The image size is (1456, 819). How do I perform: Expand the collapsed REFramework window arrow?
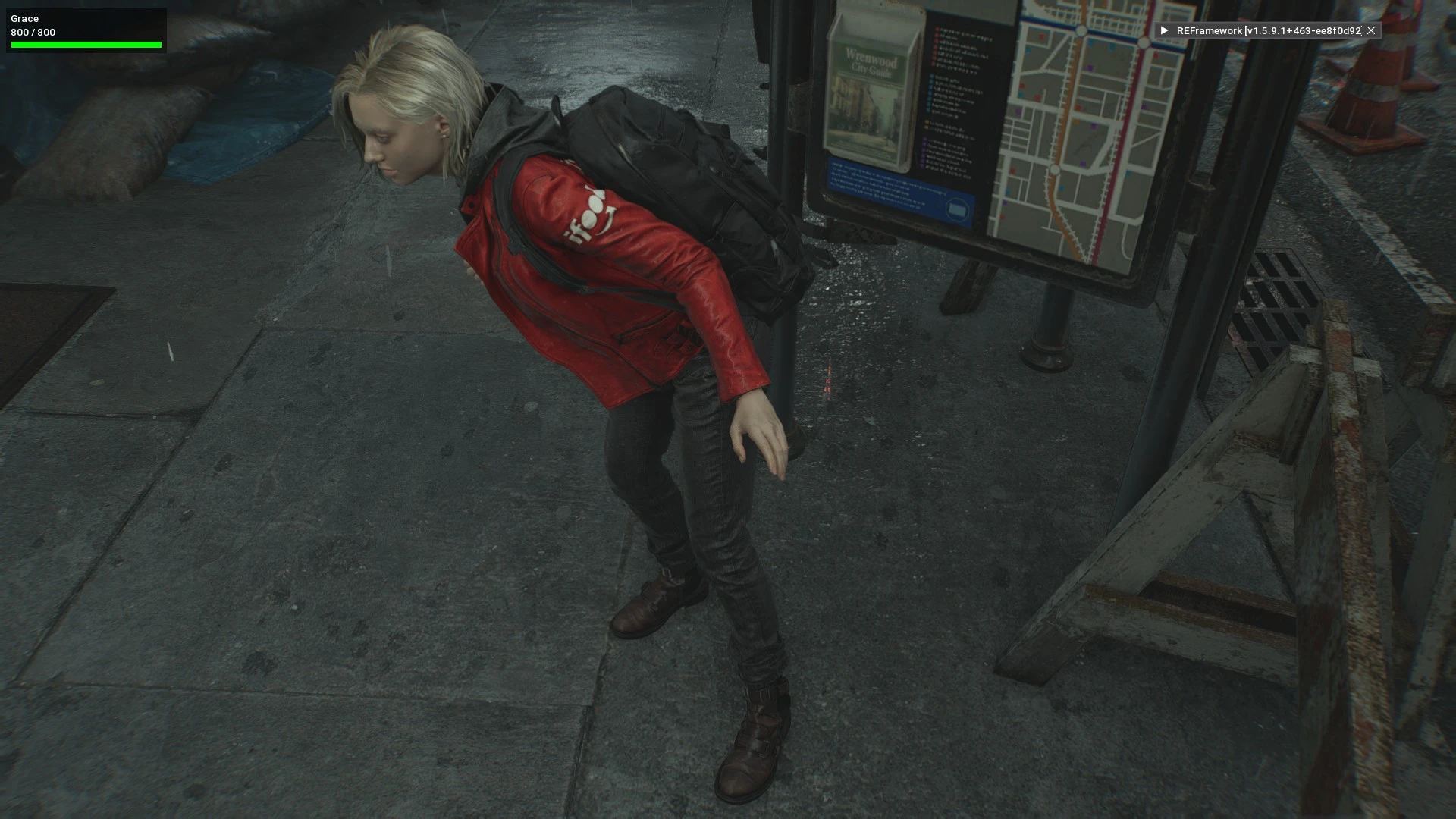[1164, 30]
